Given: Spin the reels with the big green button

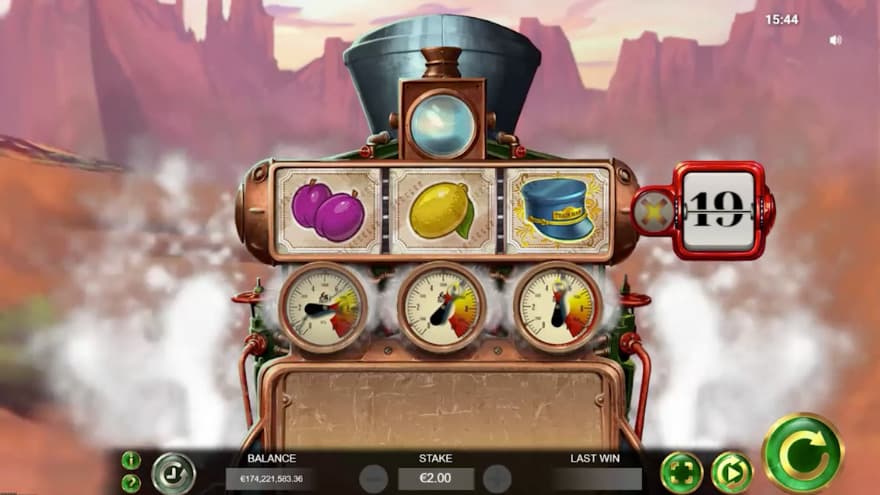Looking at the screenshot, I should click(x=802, y=452).
